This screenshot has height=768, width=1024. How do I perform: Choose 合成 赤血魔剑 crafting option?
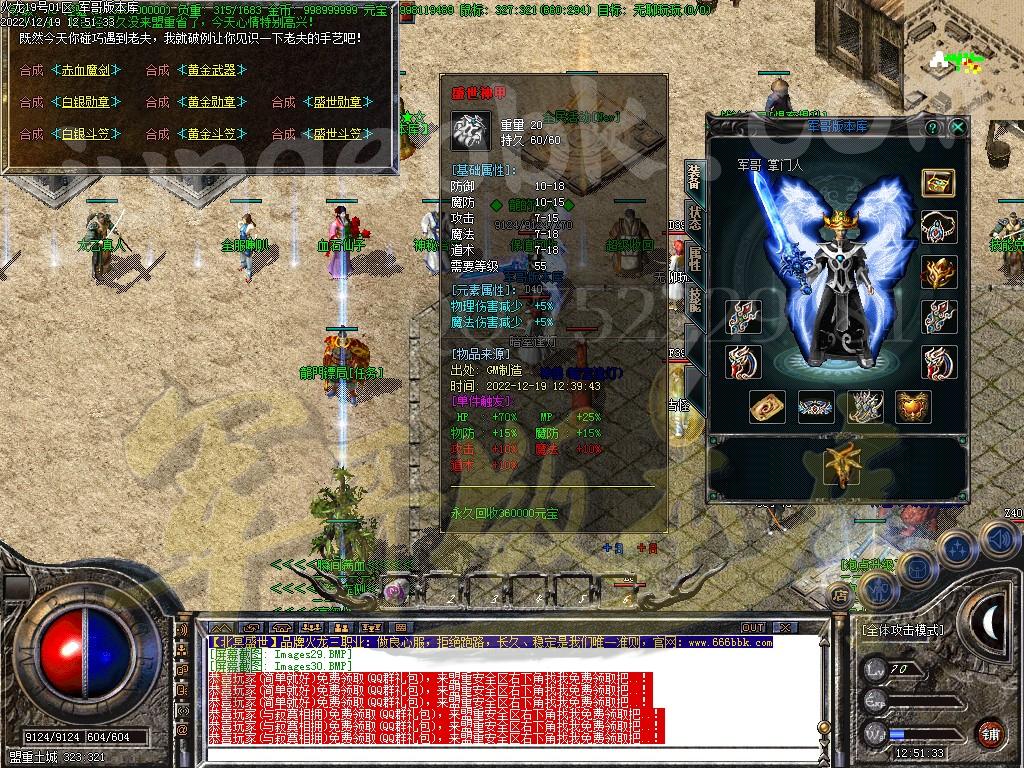pos(86,70)
